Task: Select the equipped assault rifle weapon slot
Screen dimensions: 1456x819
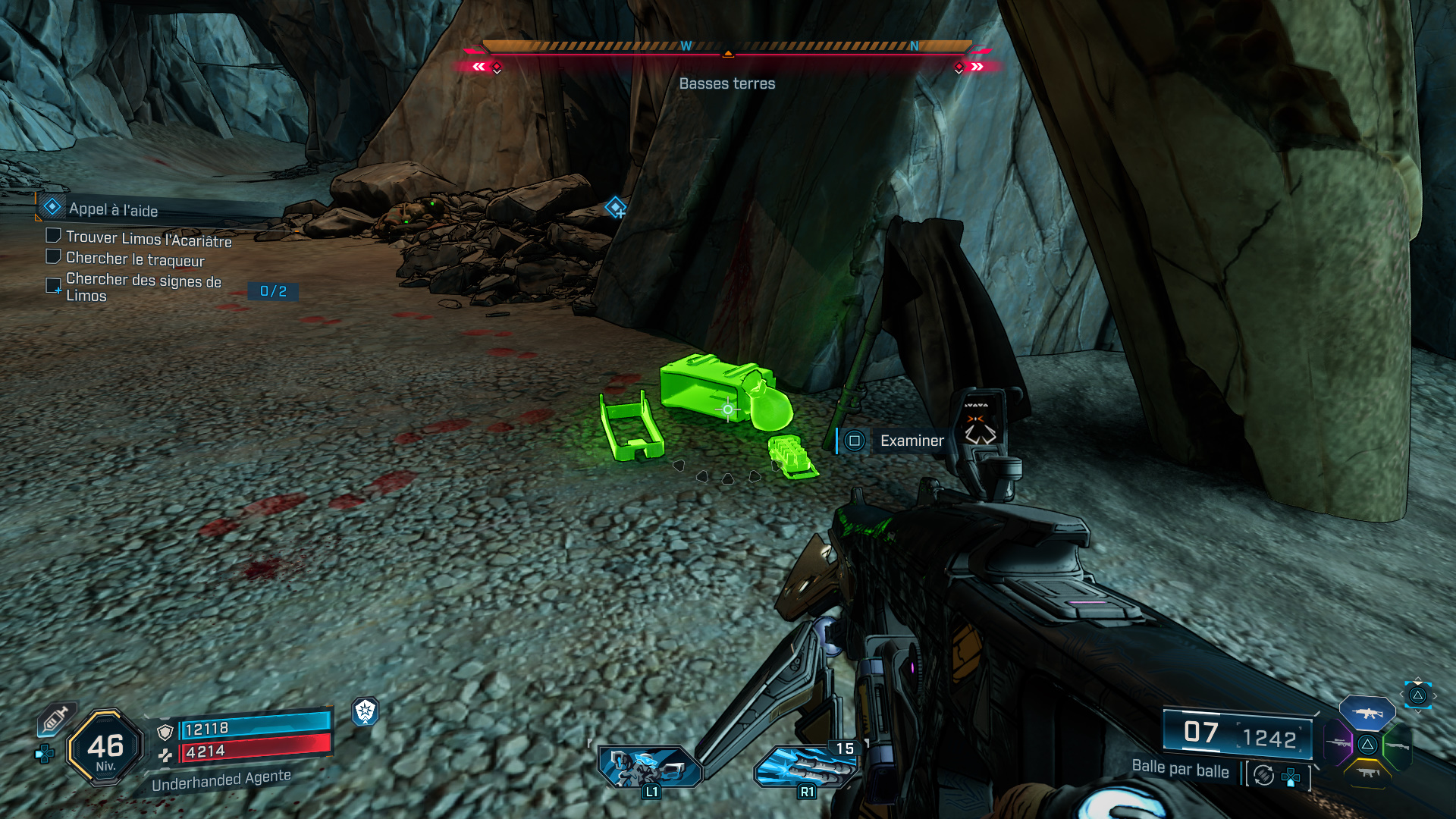Action: 1367,713
